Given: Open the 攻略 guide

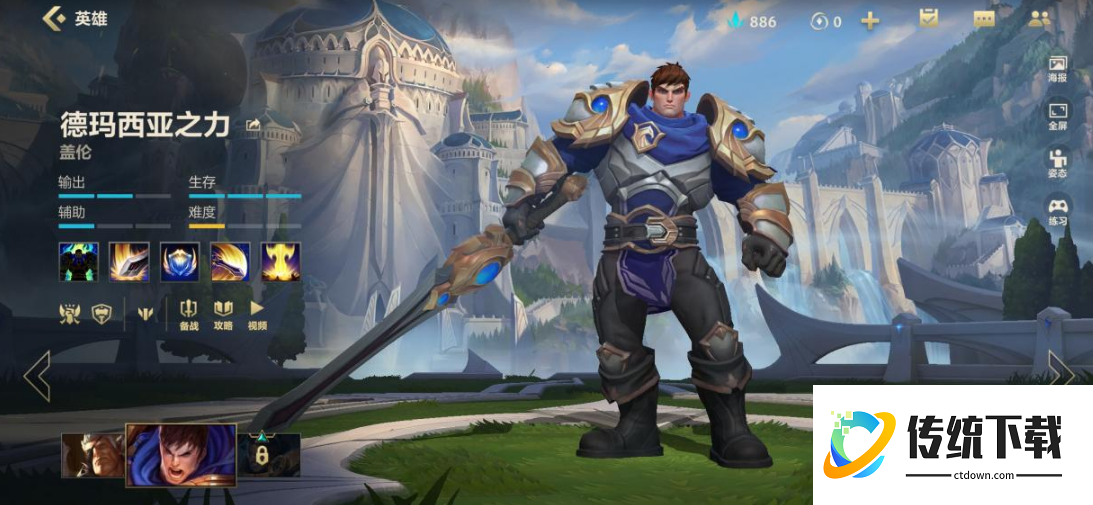Looking at the screenshot, I should click(x=223, y=314).
